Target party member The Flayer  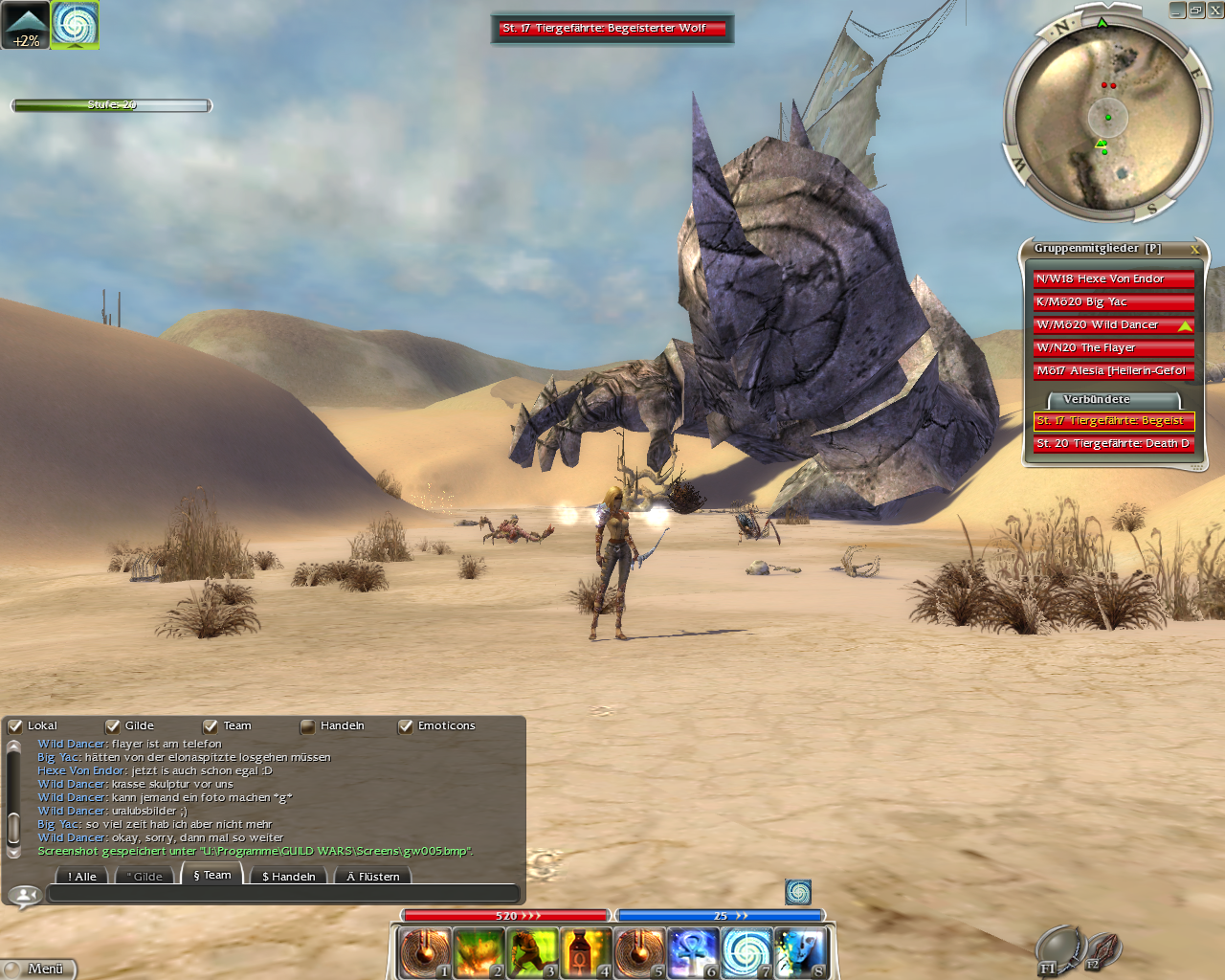pyautogui.click(x=1113, y=348)
